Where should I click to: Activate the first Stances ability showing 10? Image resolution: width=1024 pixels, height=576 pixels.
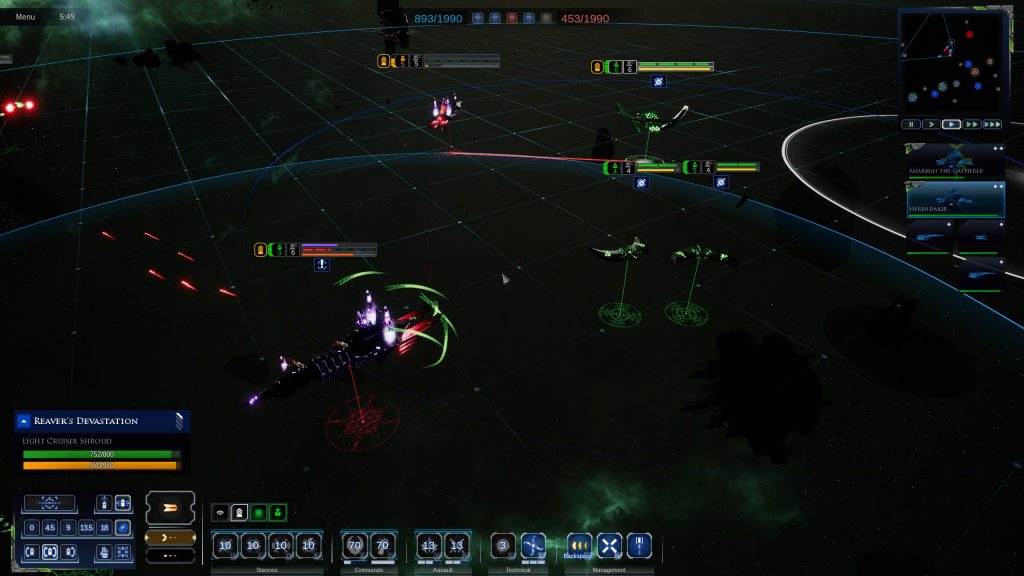tap(225, 546)
